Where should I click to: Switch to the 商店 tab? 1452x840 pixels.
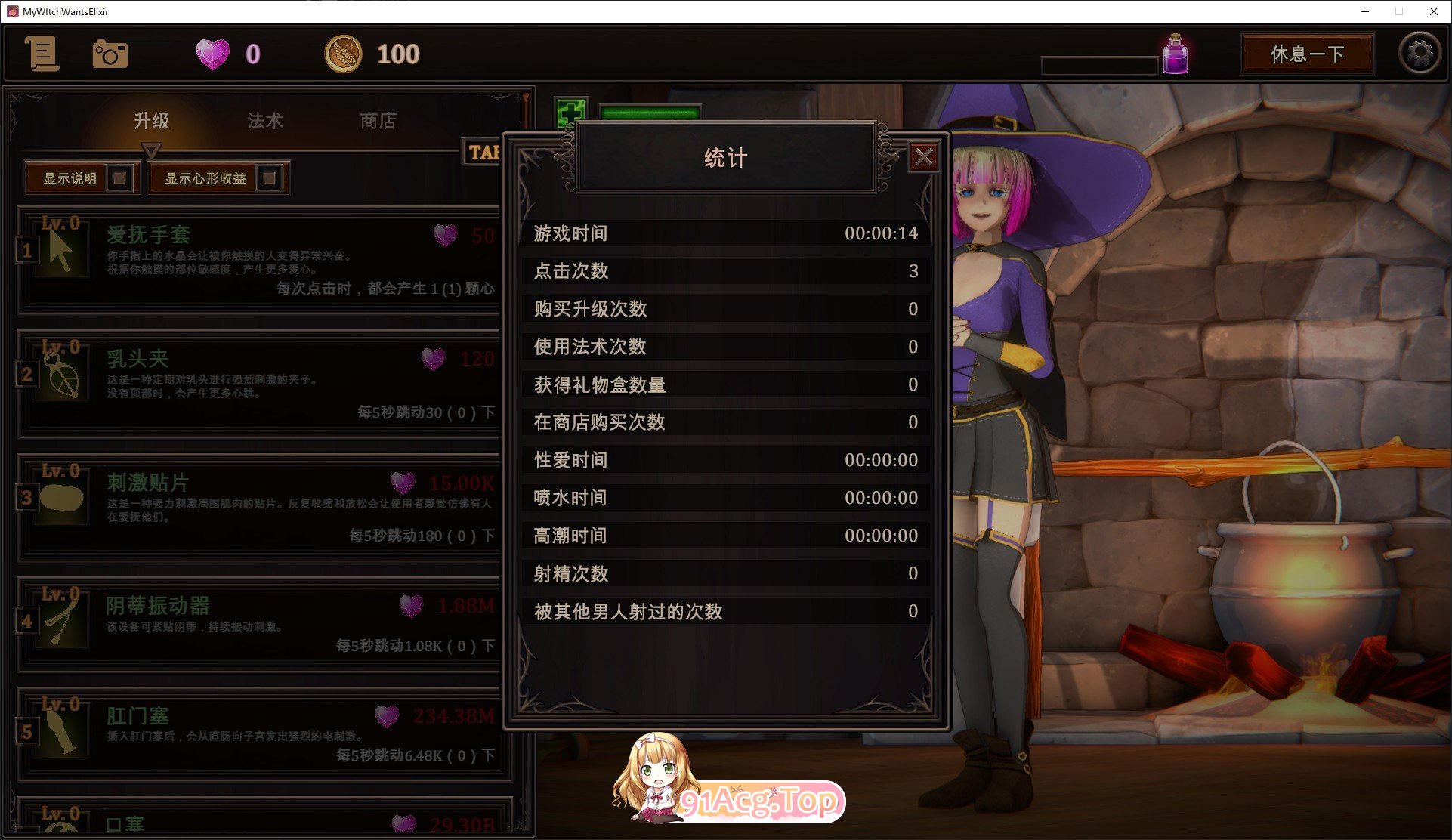pyautogui.click(x=378, y=122)
